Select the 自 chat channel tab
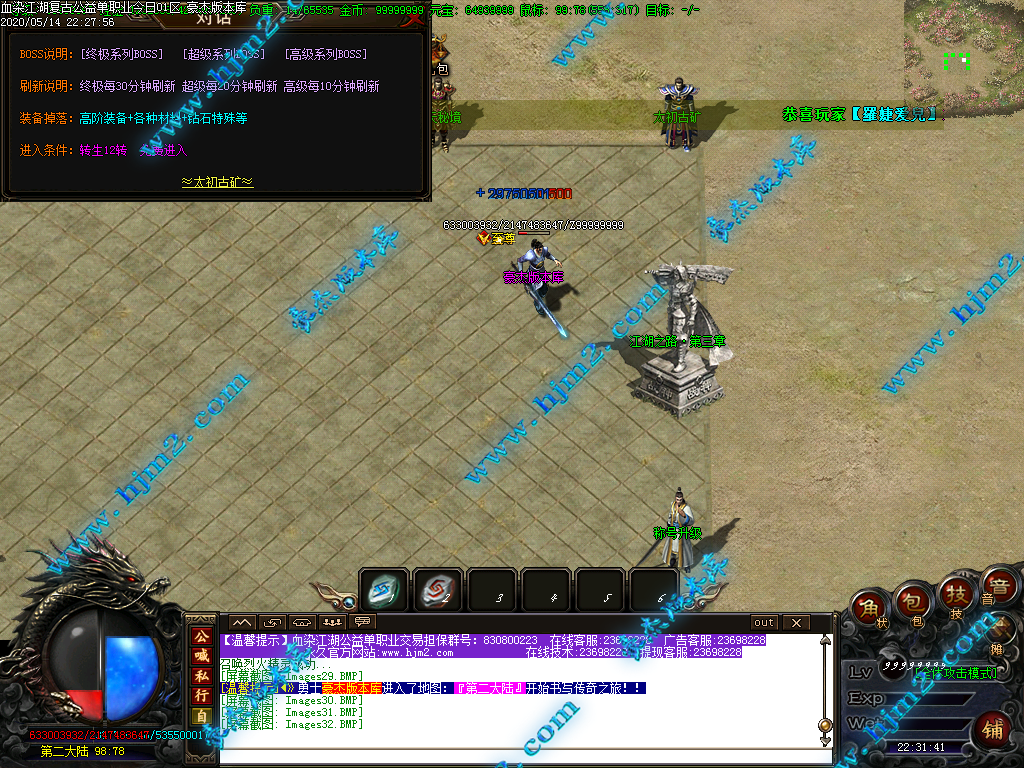 (202, 716)
